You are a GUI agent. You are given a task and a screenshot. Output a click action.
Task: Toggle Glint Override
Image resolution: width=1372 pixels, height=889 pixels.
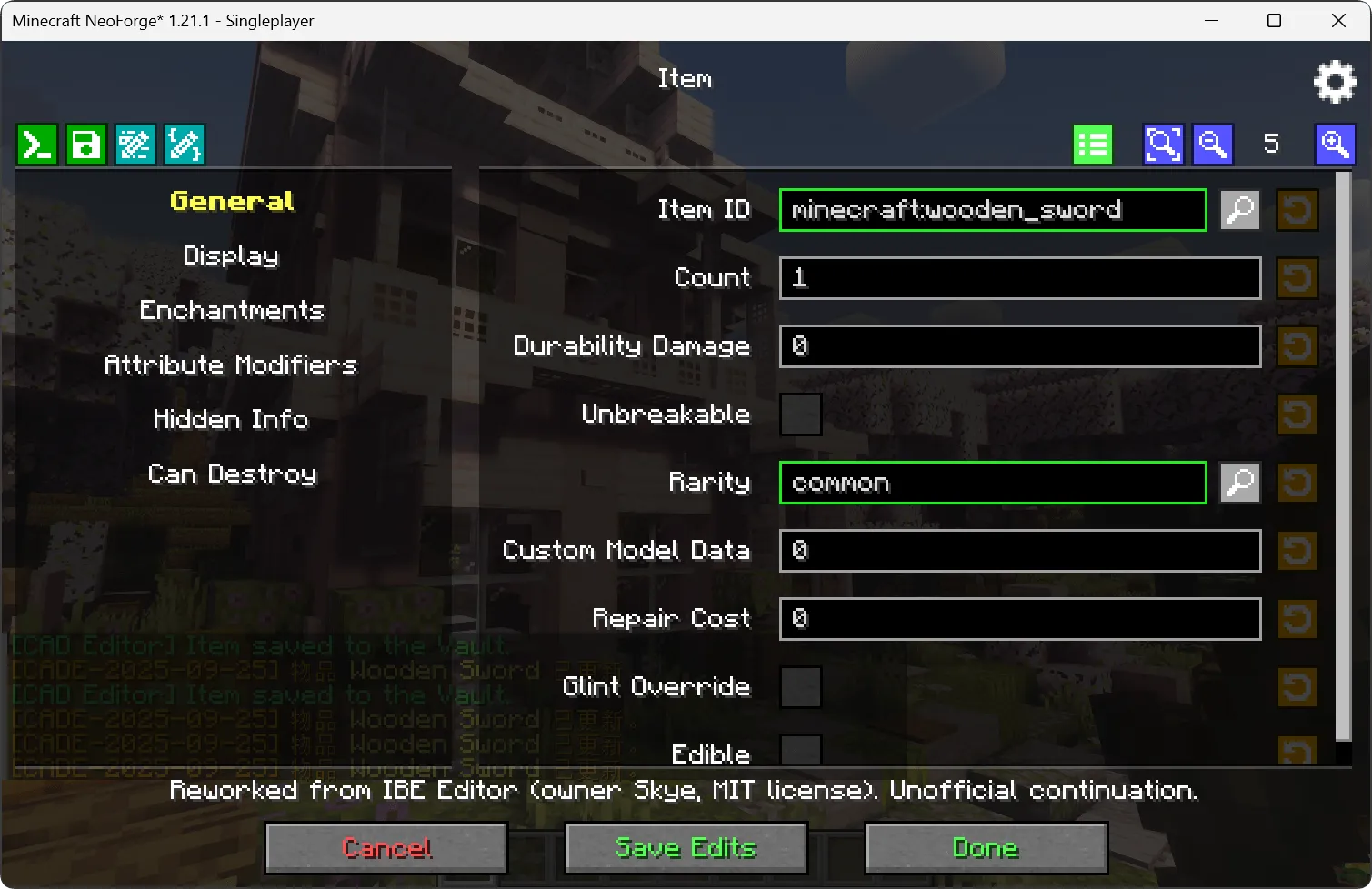pos(801,687)
